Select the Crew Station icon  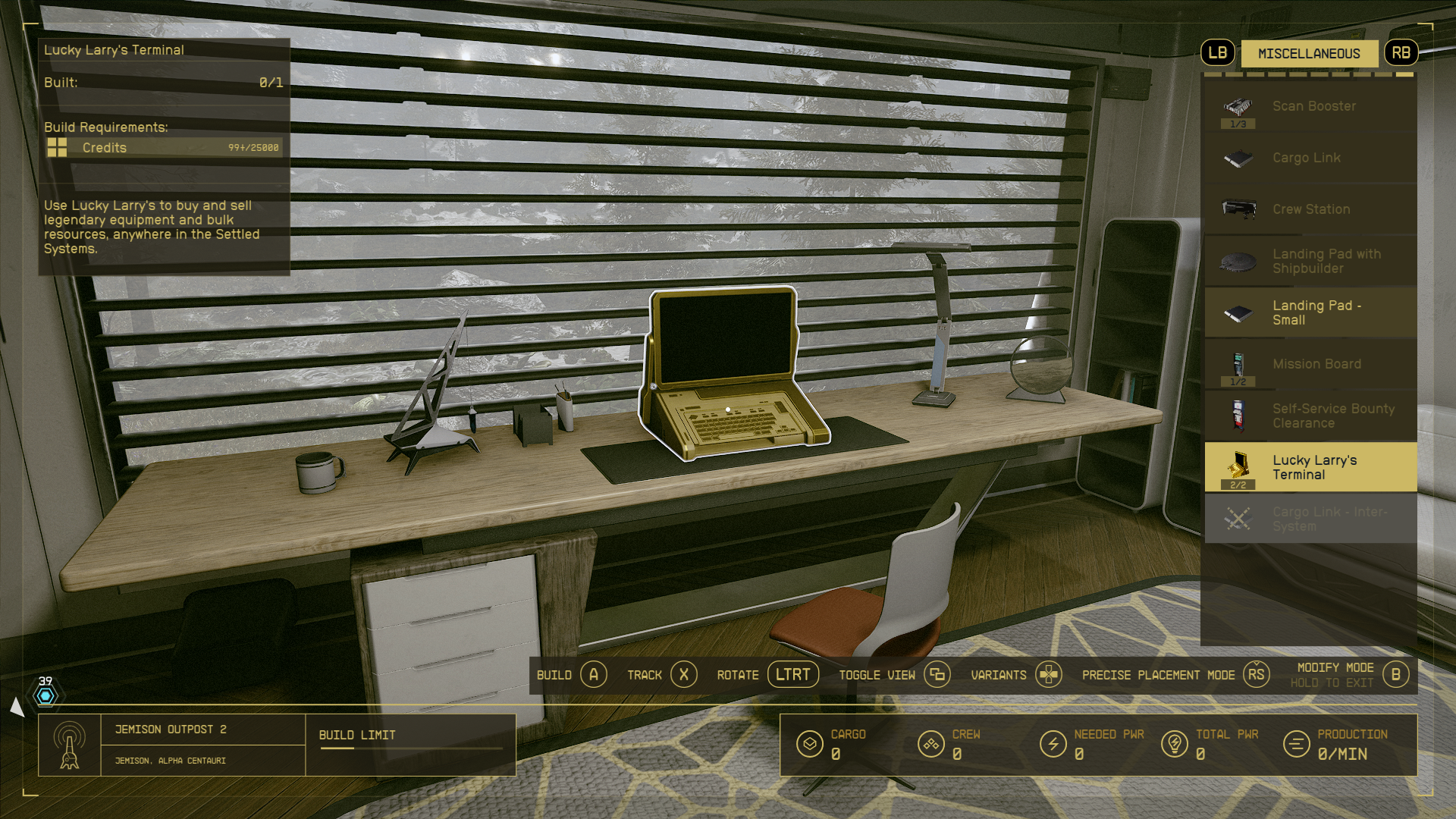(1238, 209)
